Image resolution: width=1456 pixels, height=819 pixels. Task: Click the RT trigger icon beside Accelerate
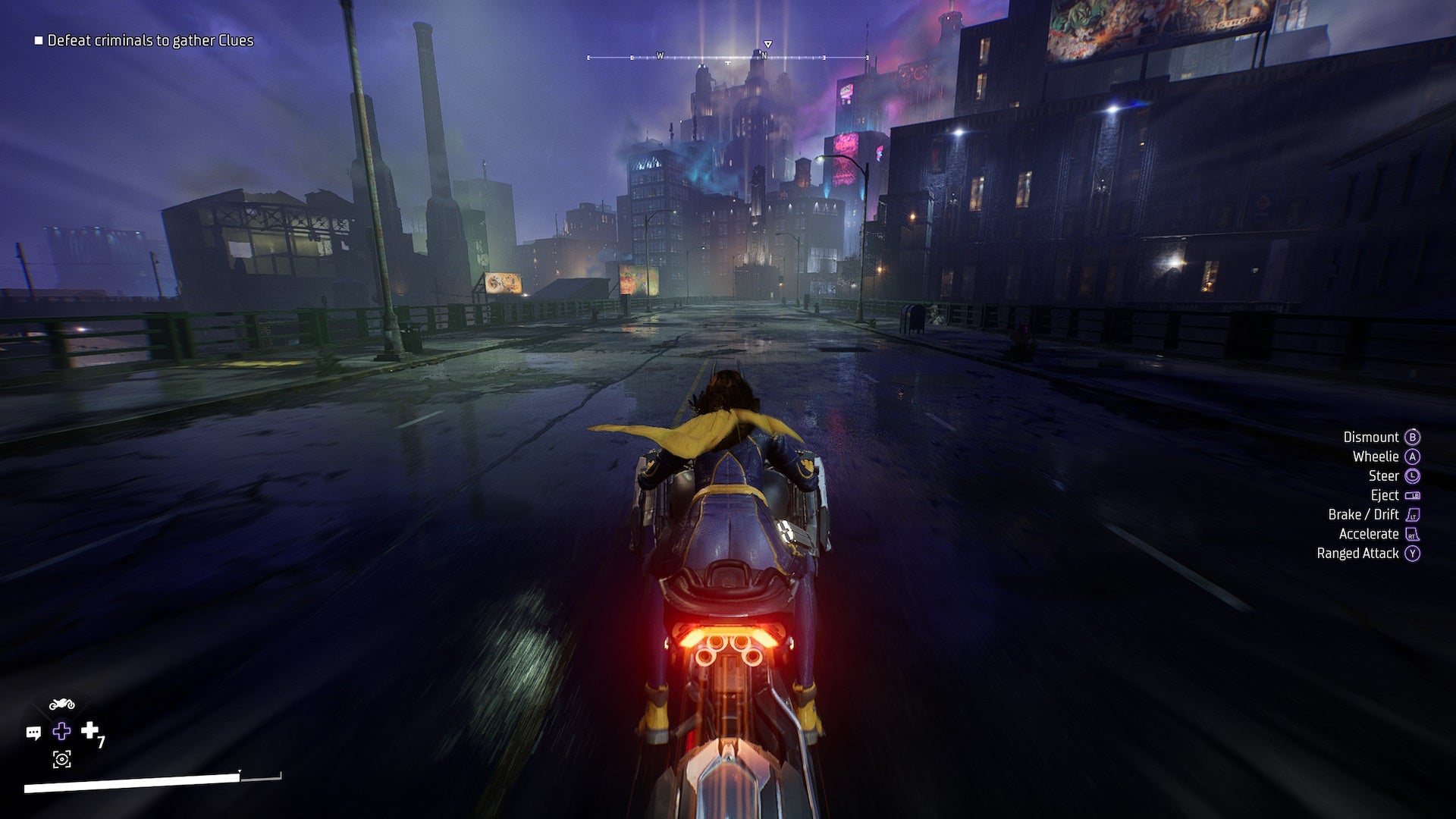tap(1412, 534)
